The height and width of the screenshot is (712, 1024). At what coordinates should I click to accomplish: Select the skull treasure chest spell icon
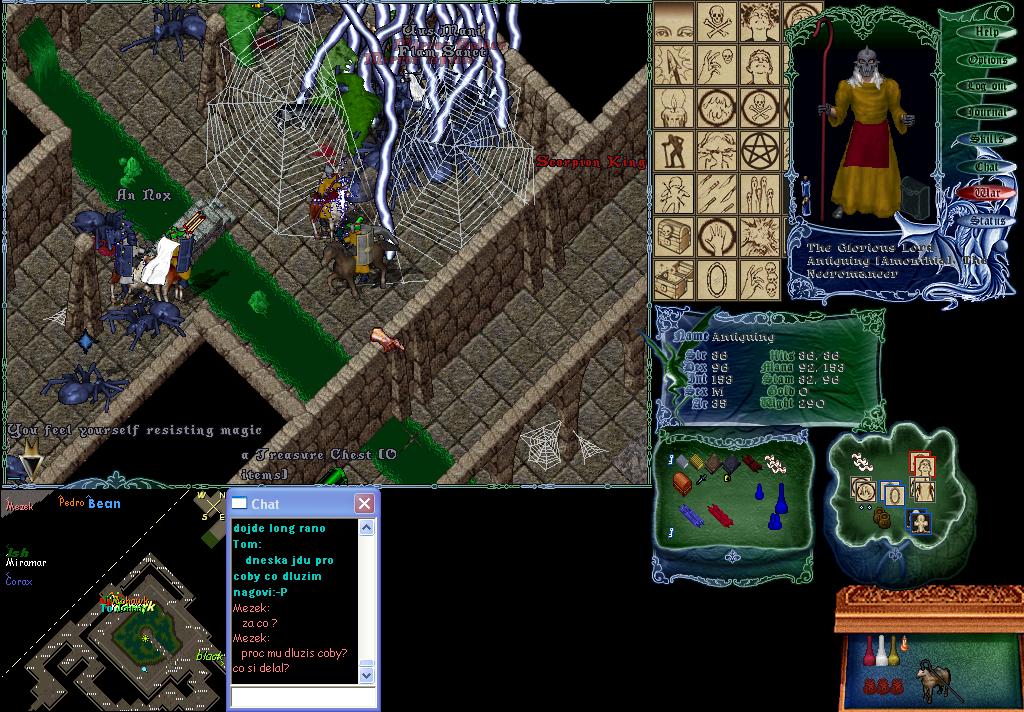[673, 237]
